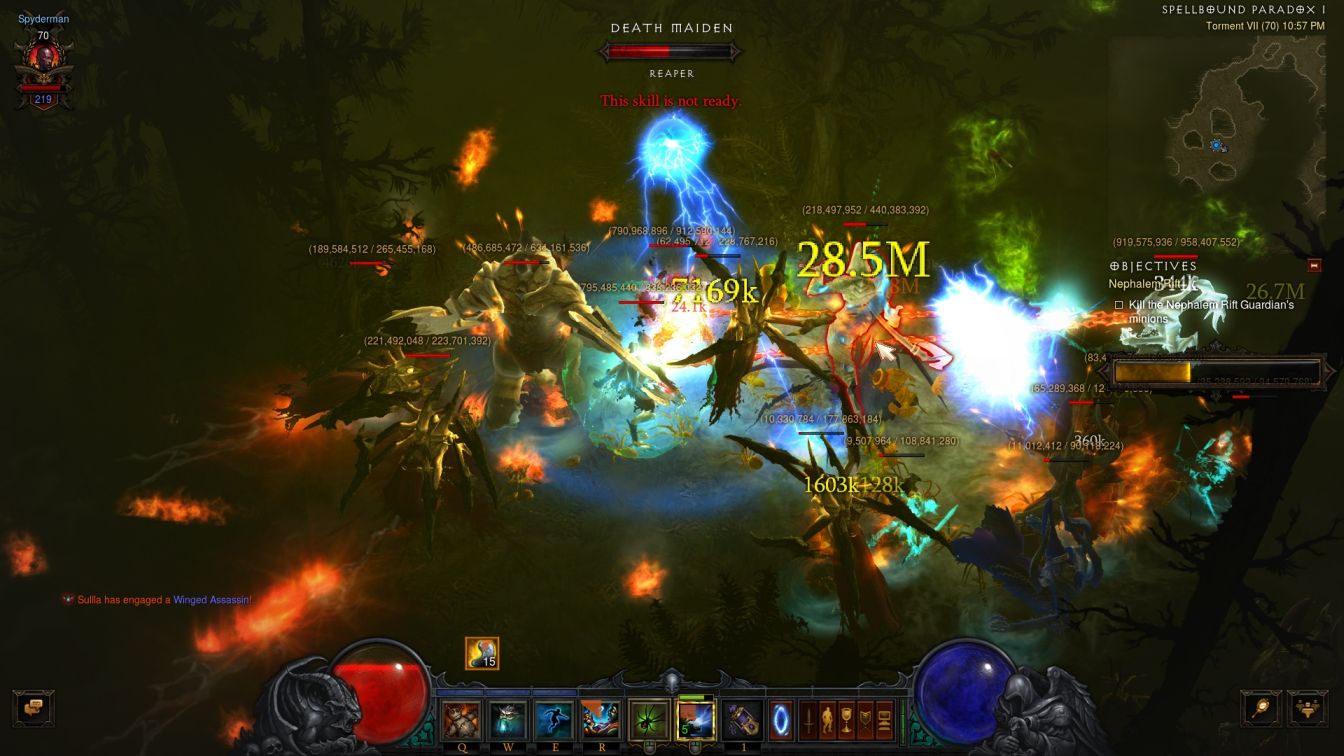This screenshot has width=1344, height=756.
Task: Collapse the Objectives tracker panel
Action: click(1315, 266)
